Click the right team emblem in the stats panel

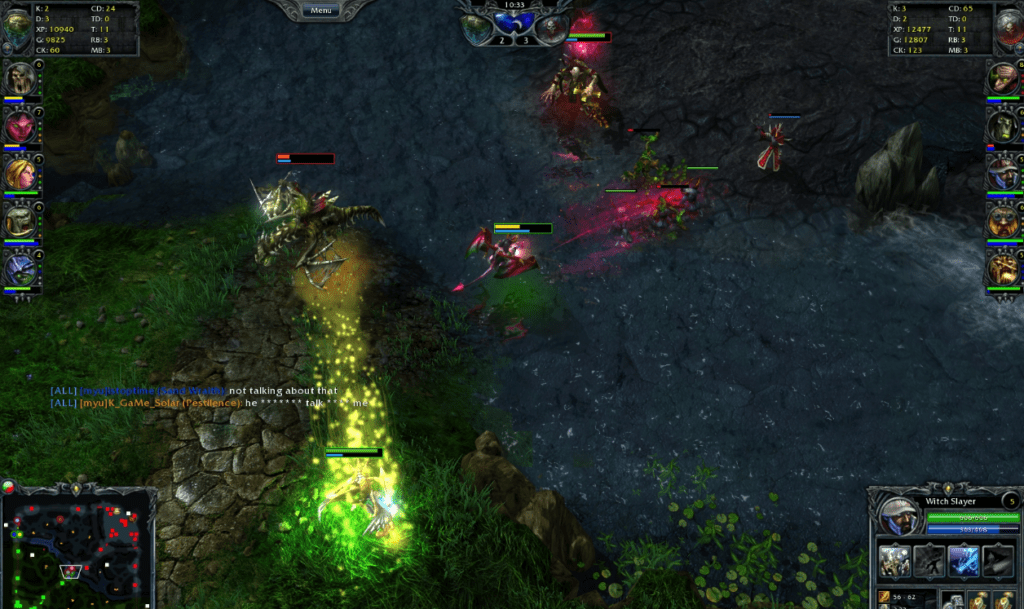[x=1007, y=28]
